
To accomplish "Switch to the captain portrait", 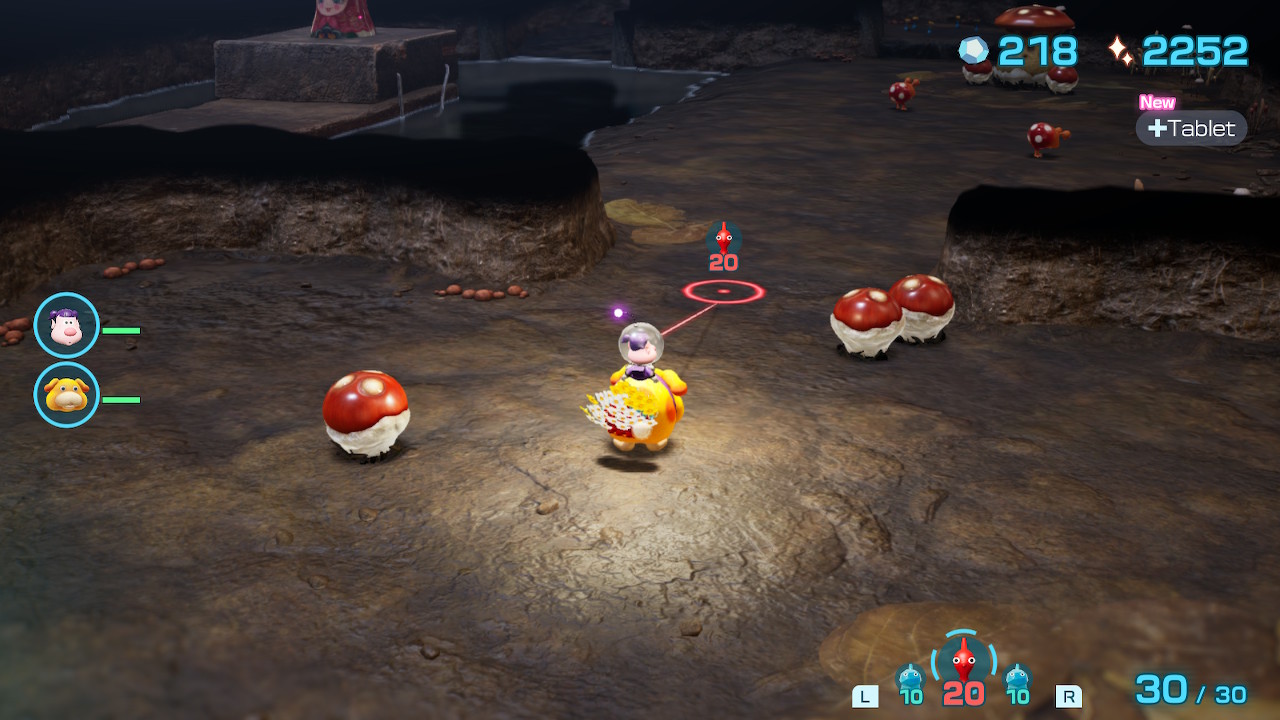I will (x=67, y=326).
